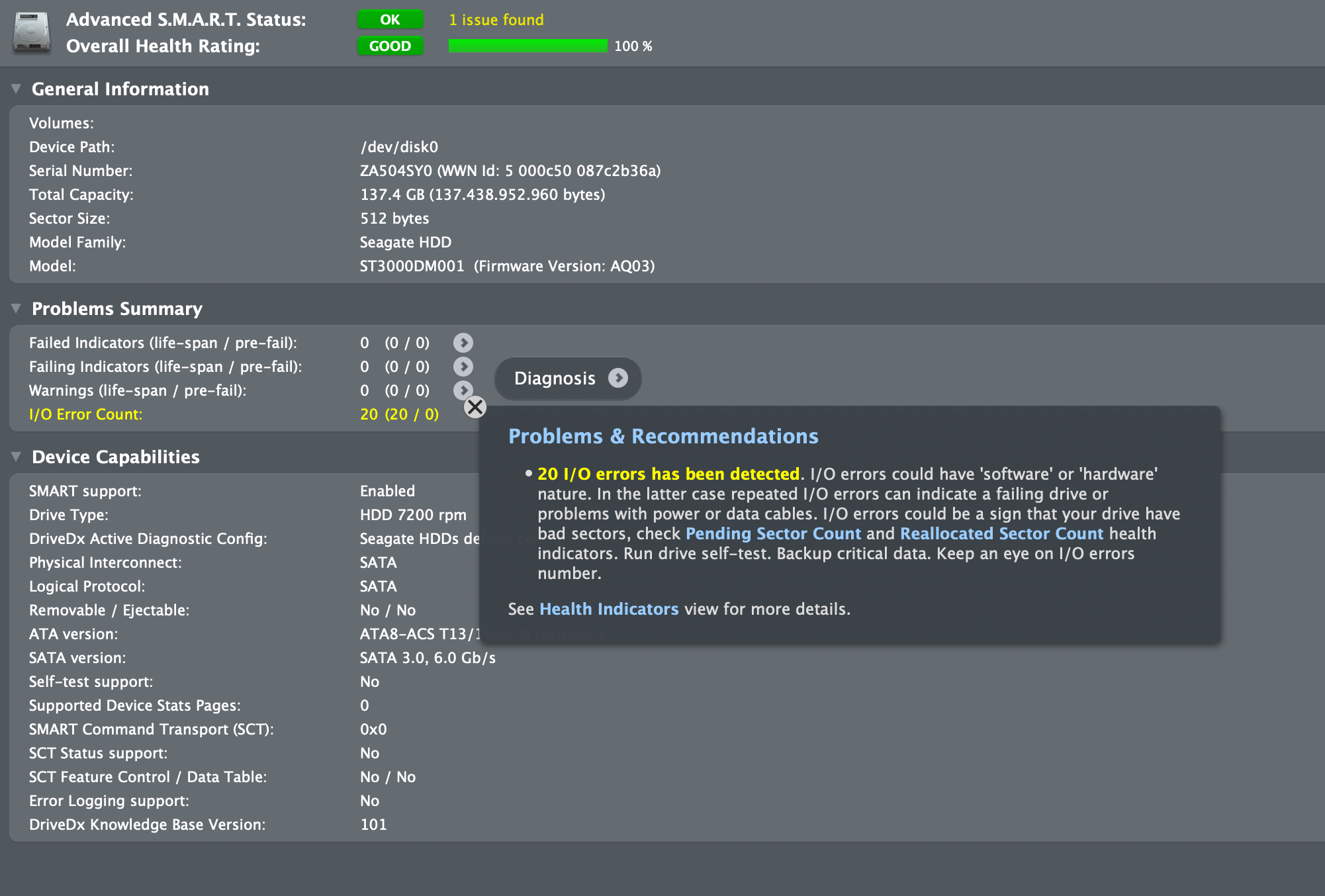Collapse the Device Capabilities section
Viewport: 1325px width, 896px height.
point(17,457)
